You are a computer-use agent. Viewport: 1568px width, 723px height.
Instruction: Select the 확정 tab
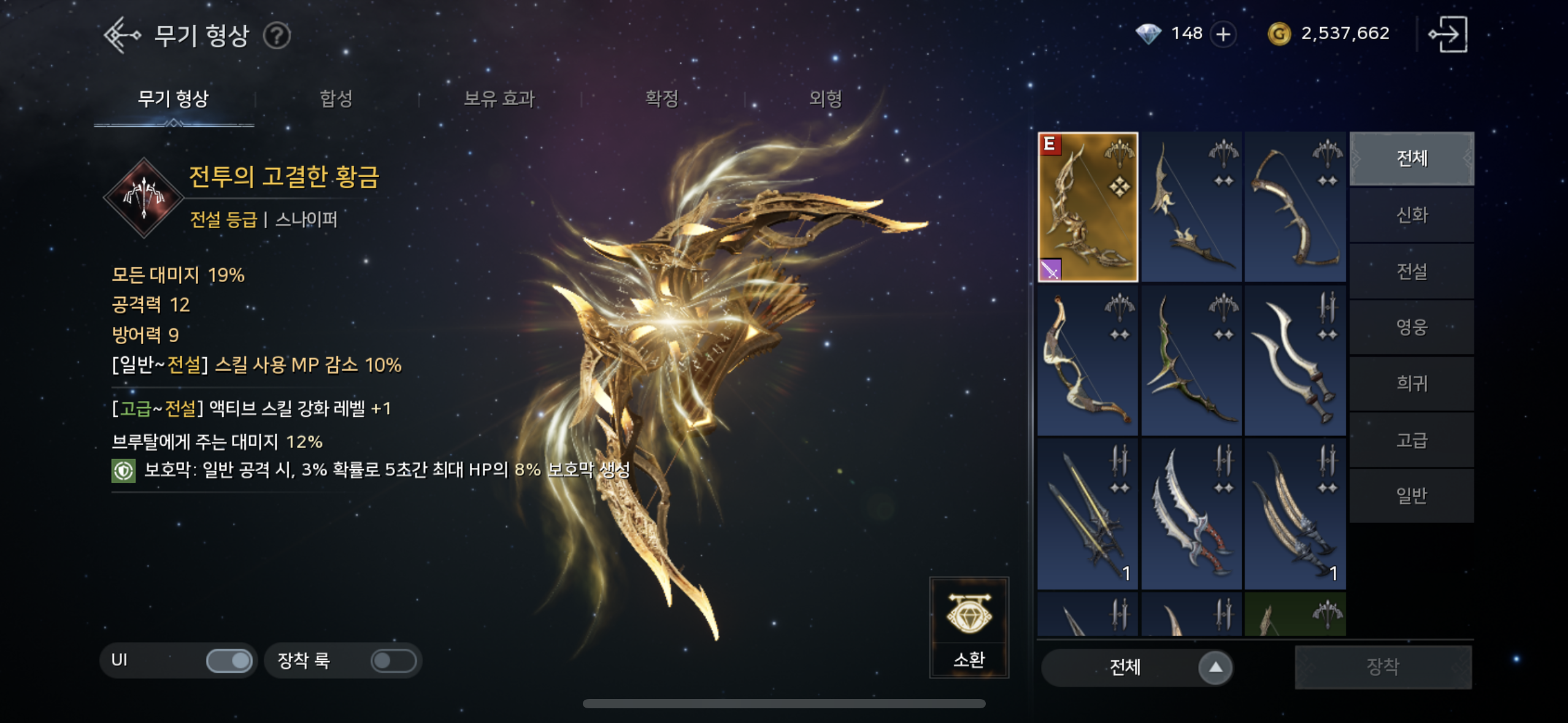(662, 99)
